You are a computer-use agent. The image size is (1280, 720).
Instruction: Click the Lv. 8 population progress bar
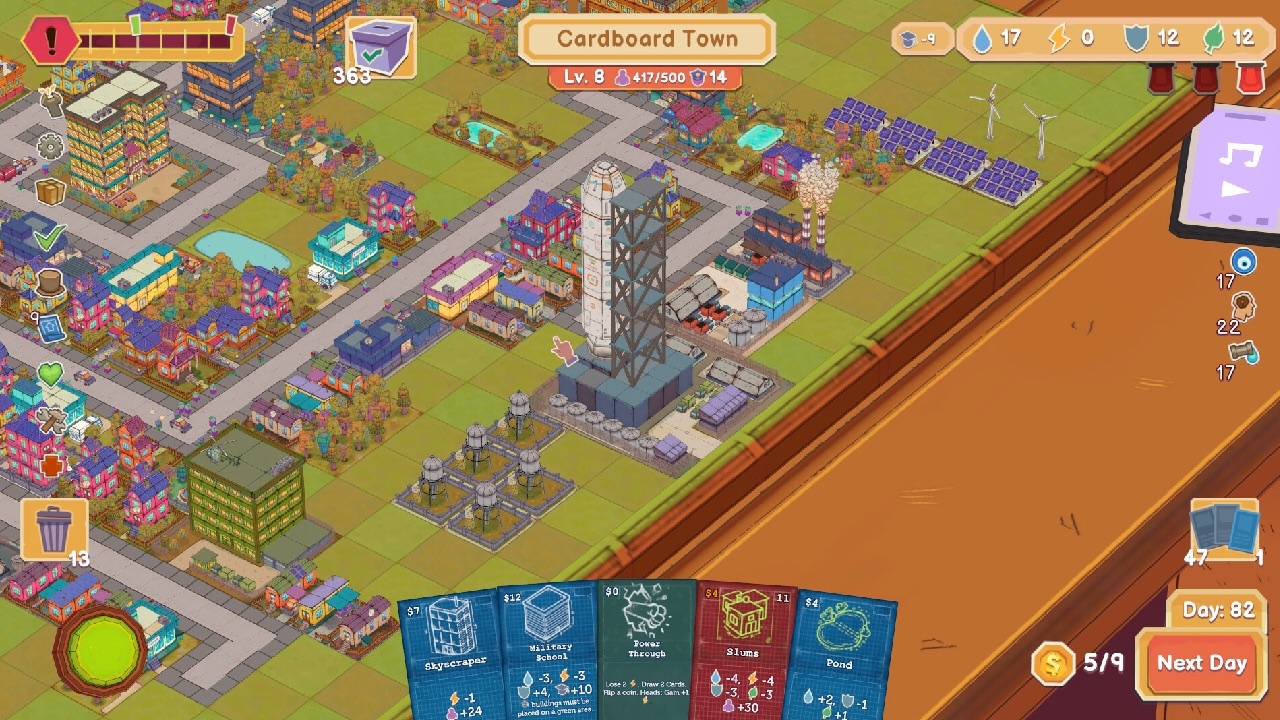[645, 76]
